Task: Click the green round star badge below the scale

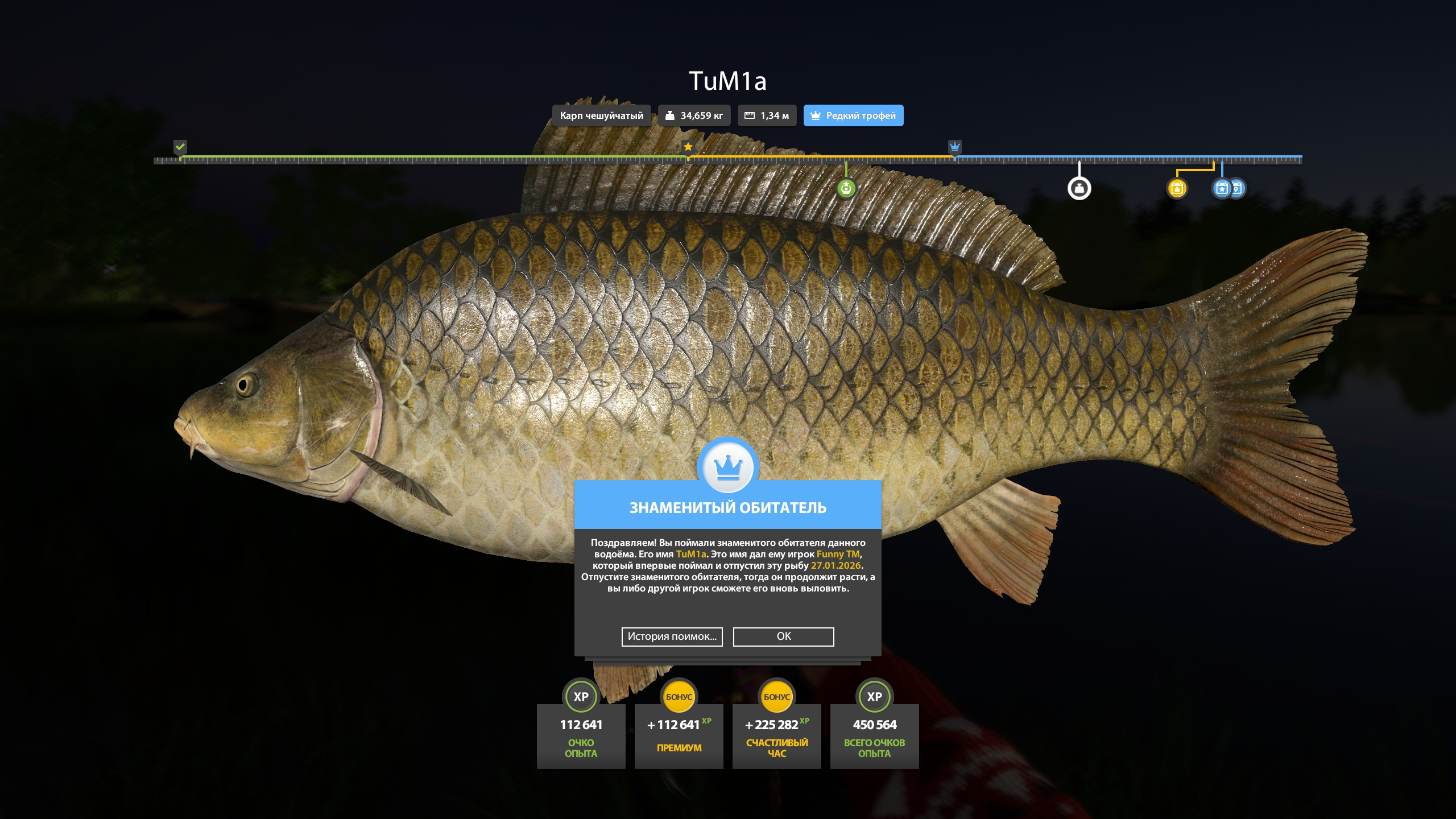Action: coord(846,188)
